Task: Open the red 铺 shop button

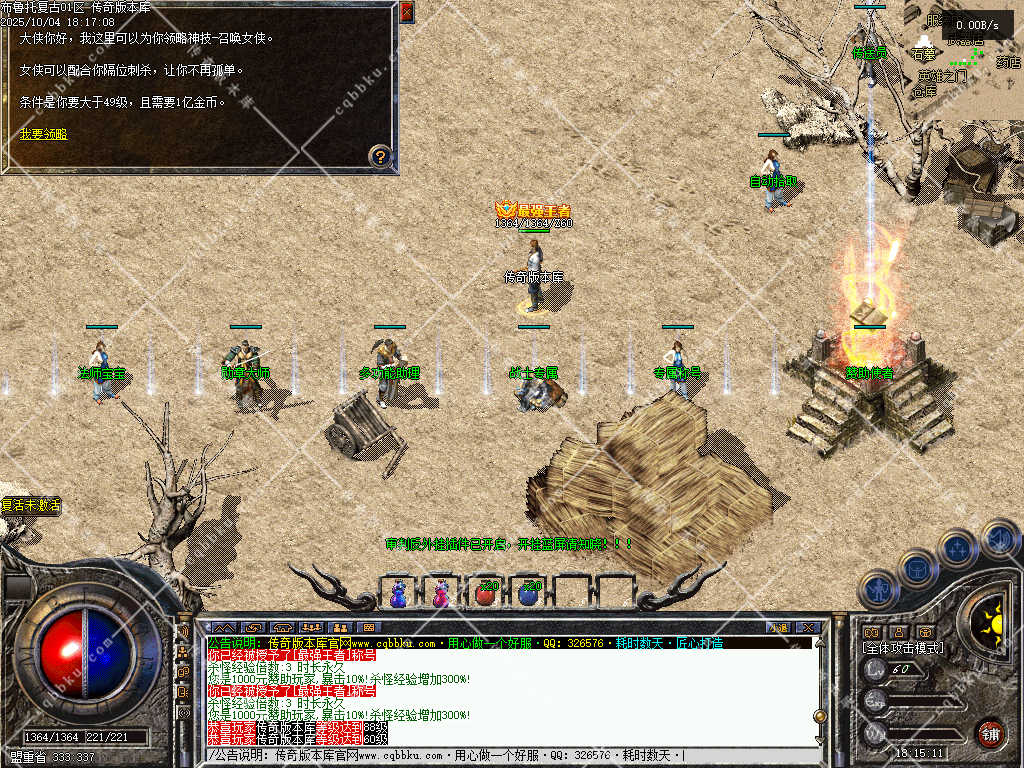Action: pos(990,731)
